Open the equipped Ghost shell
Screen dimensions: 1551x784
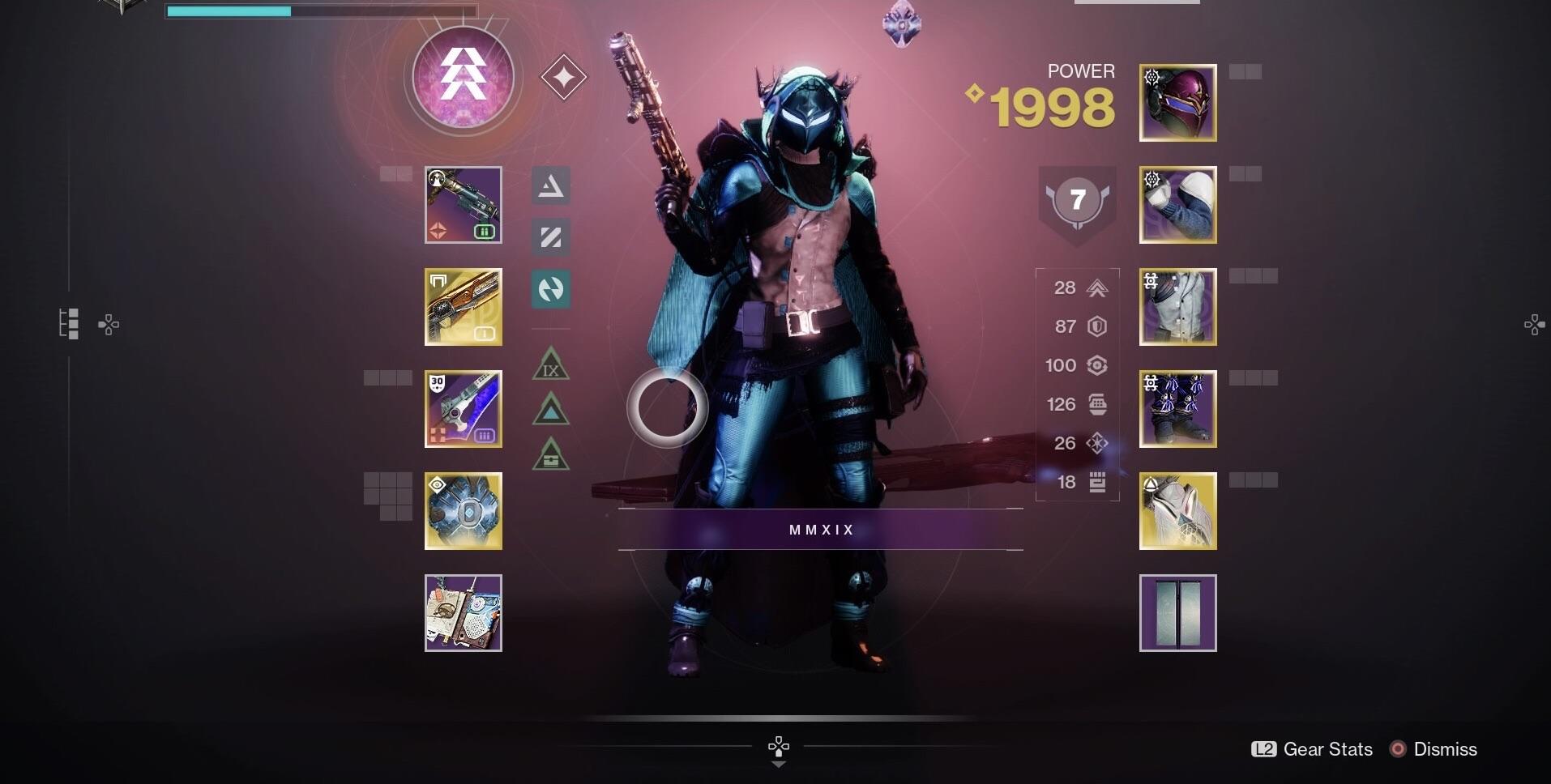tap(463, 511)
